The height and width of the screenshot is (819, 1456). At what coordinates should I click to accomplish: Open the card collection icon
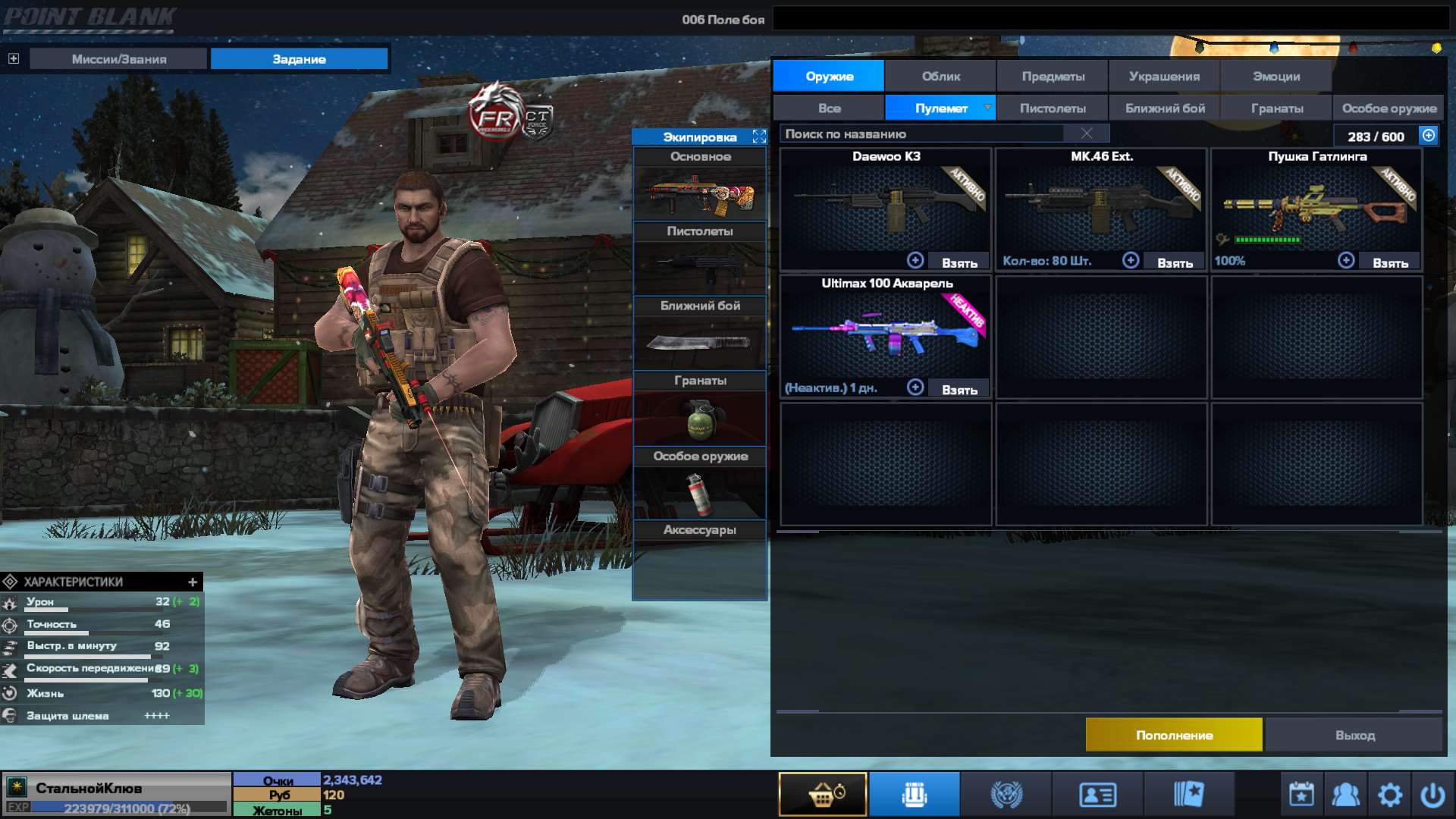[x=1191, y=793]
